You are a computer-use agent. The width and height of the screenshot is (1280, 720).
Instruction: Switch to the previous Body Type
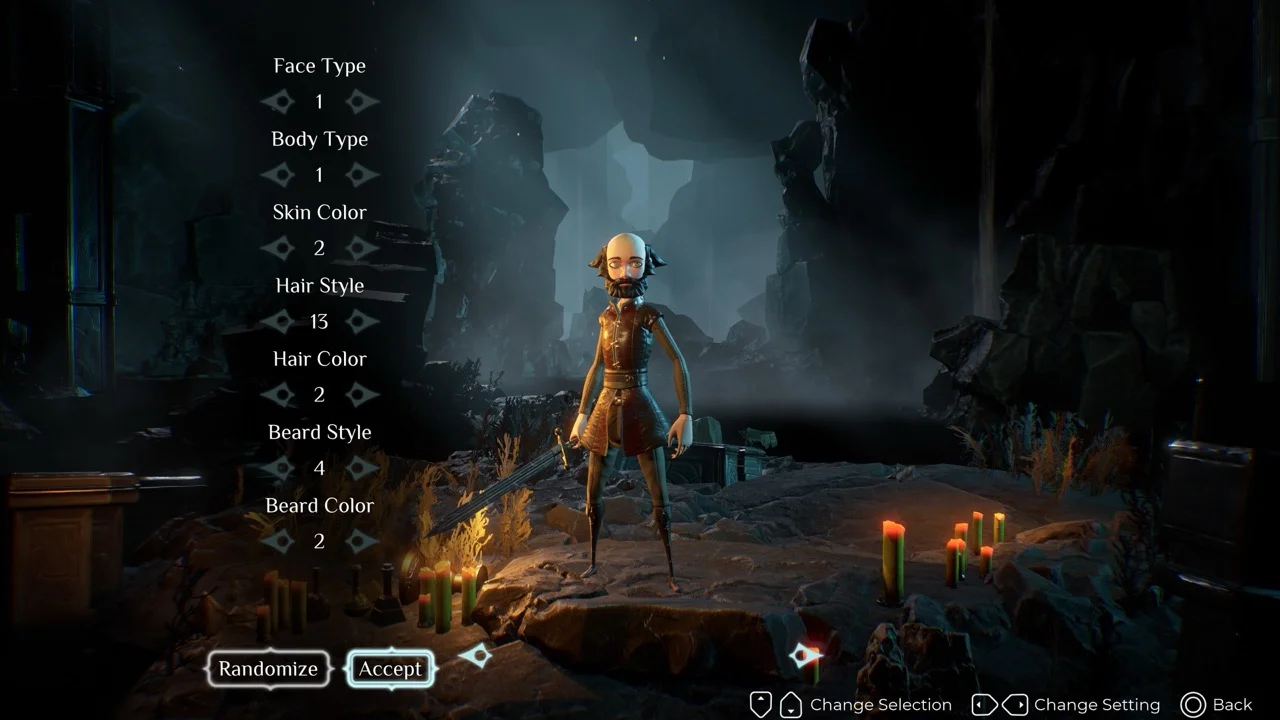[x=277, y=175]
